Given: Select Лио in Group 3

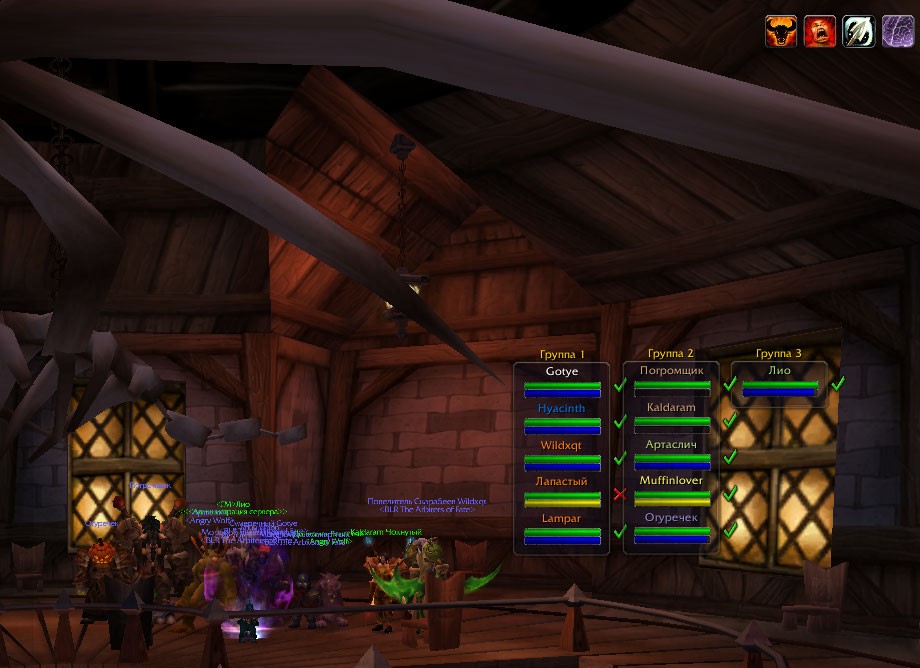Looking at the screenshot, I should [780, 380].
